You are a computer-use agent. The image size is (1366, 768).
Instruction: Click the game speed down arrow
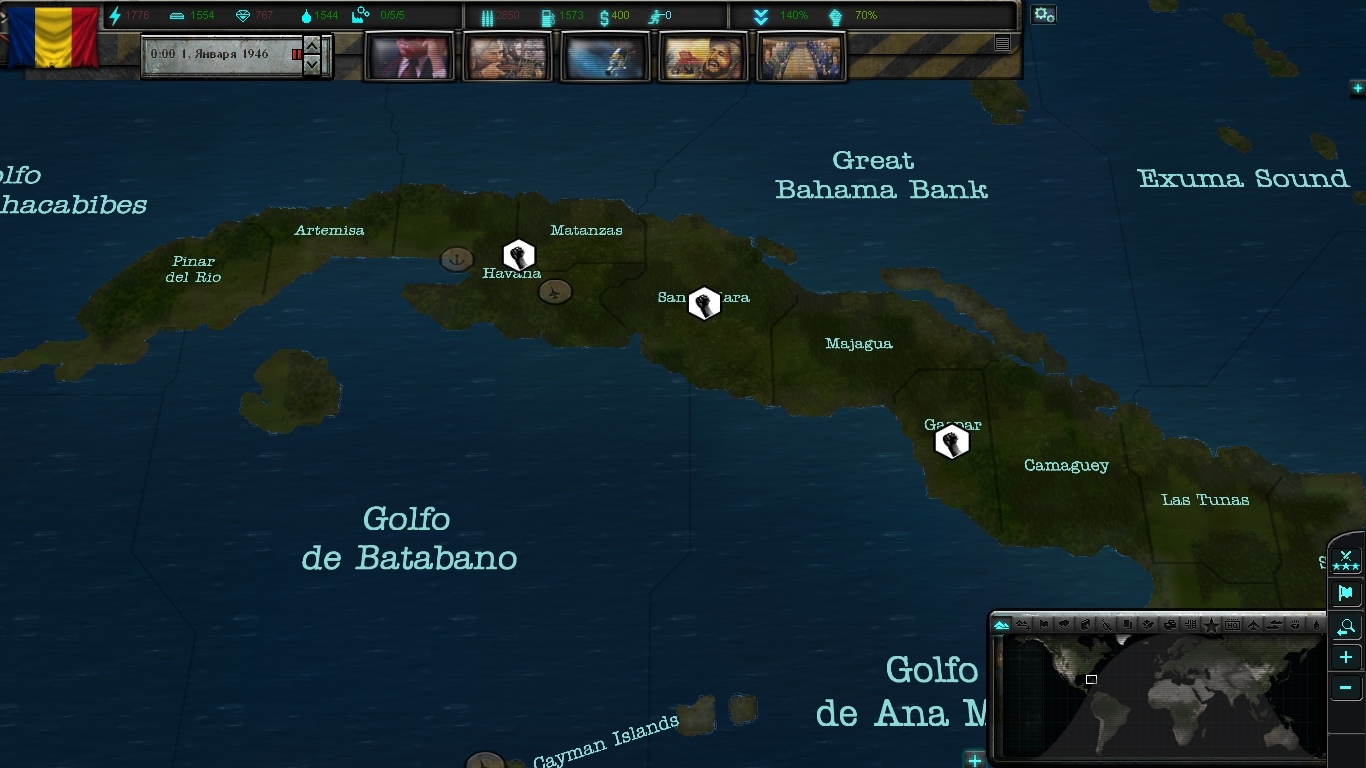312,62
